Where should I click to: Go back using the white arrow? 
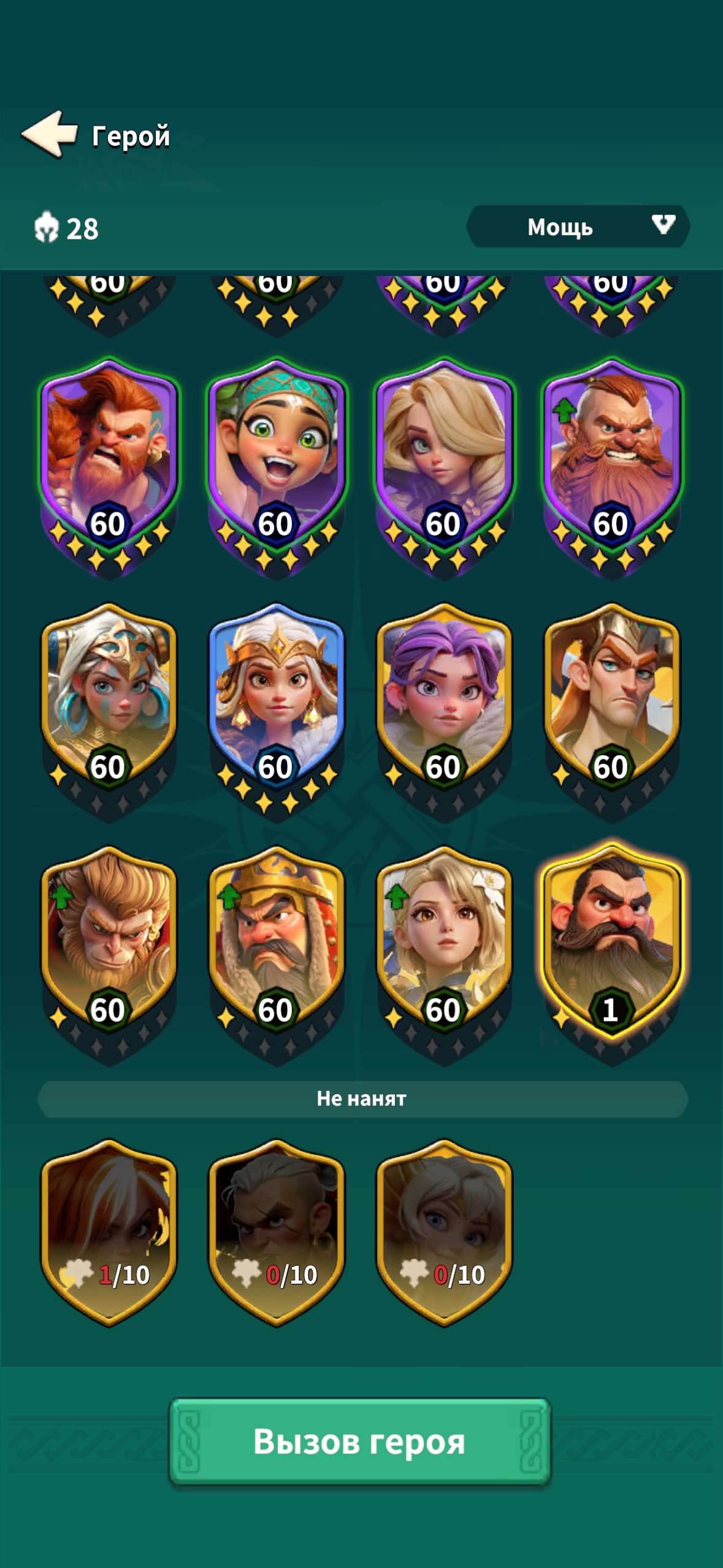50,134
